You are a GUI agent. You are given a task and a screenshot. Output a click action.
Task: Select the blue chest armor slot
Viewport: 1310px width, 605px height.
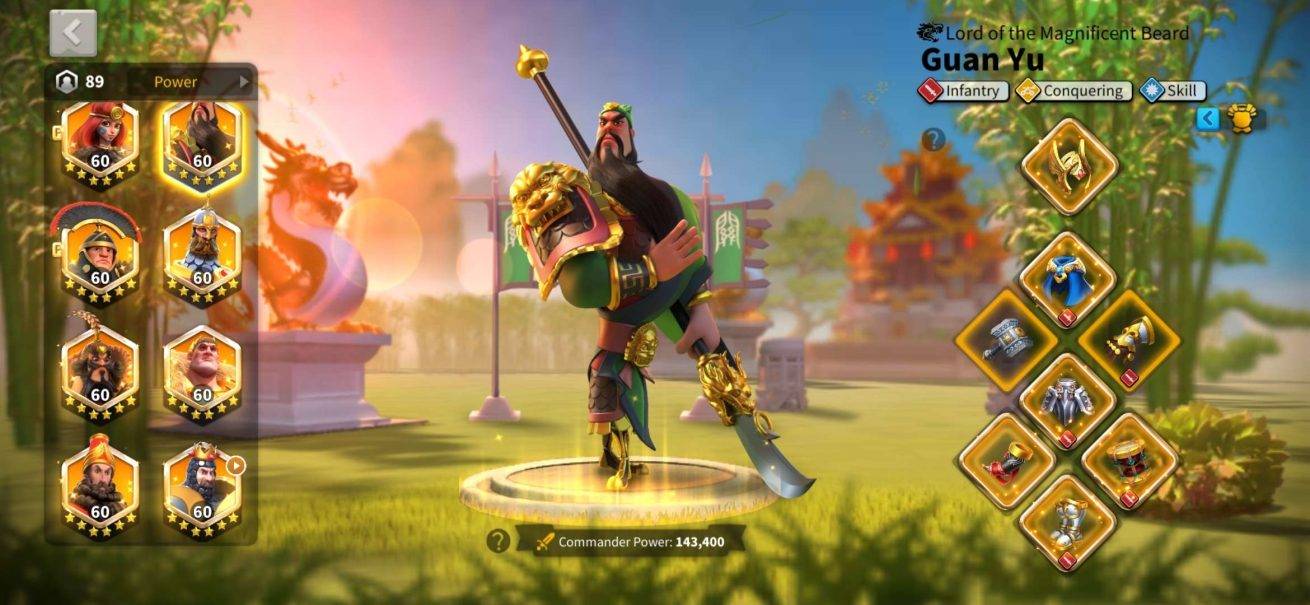tap(1068, 280)
